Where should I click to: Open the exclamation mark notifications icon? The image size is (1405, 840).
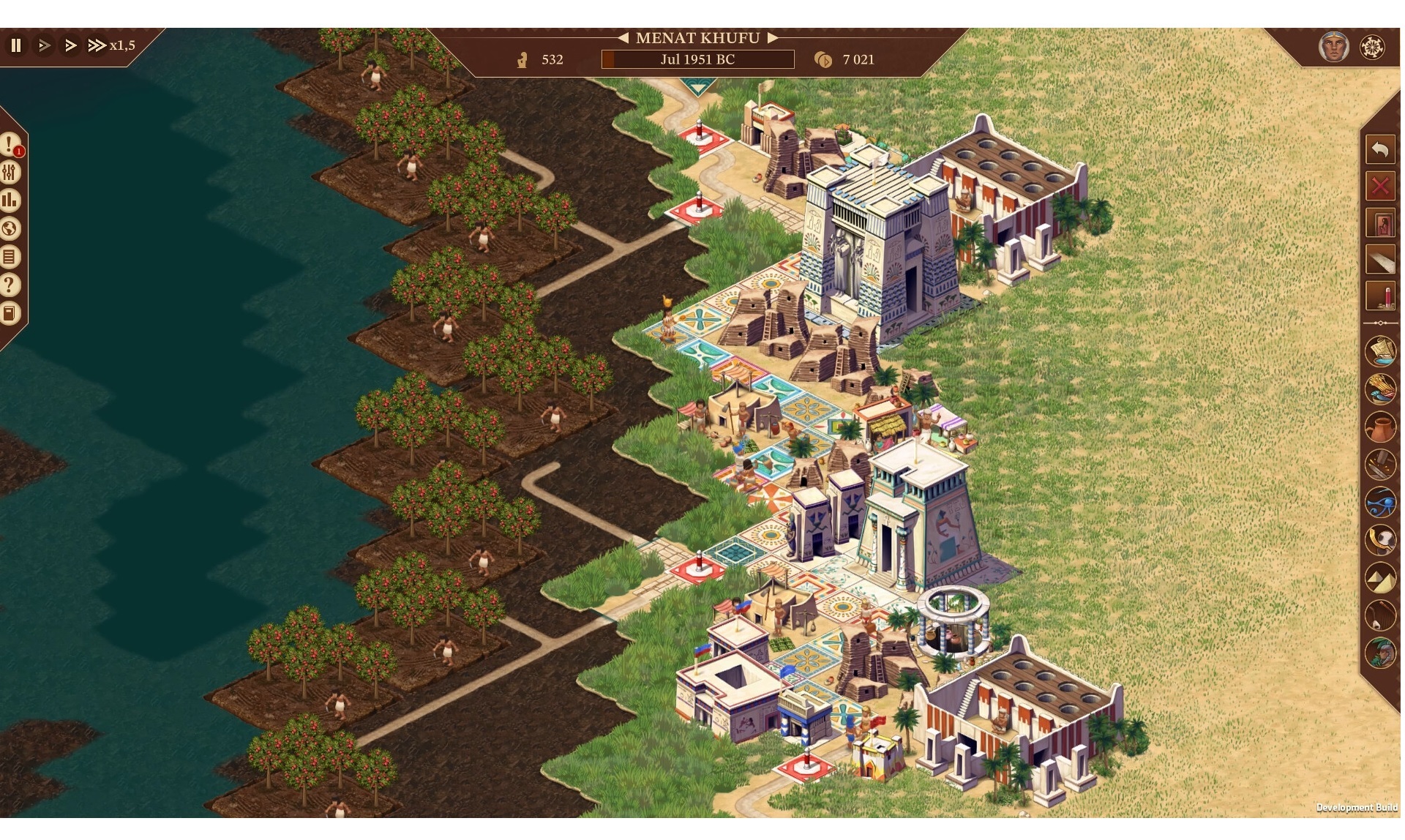pos(10,144)
